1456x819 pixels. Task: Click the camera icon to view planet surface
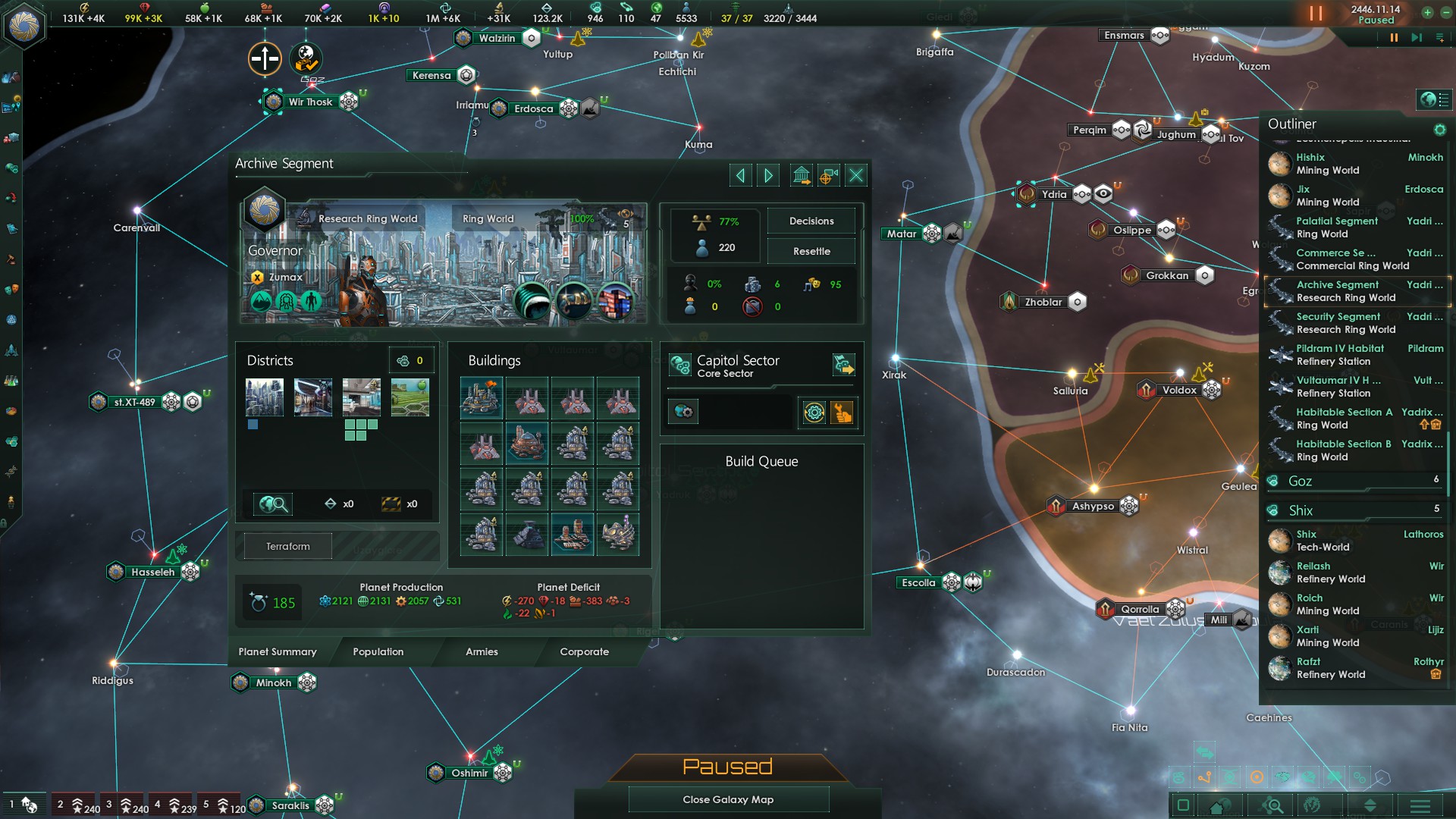pyautogui.click(x=827, y=175)
